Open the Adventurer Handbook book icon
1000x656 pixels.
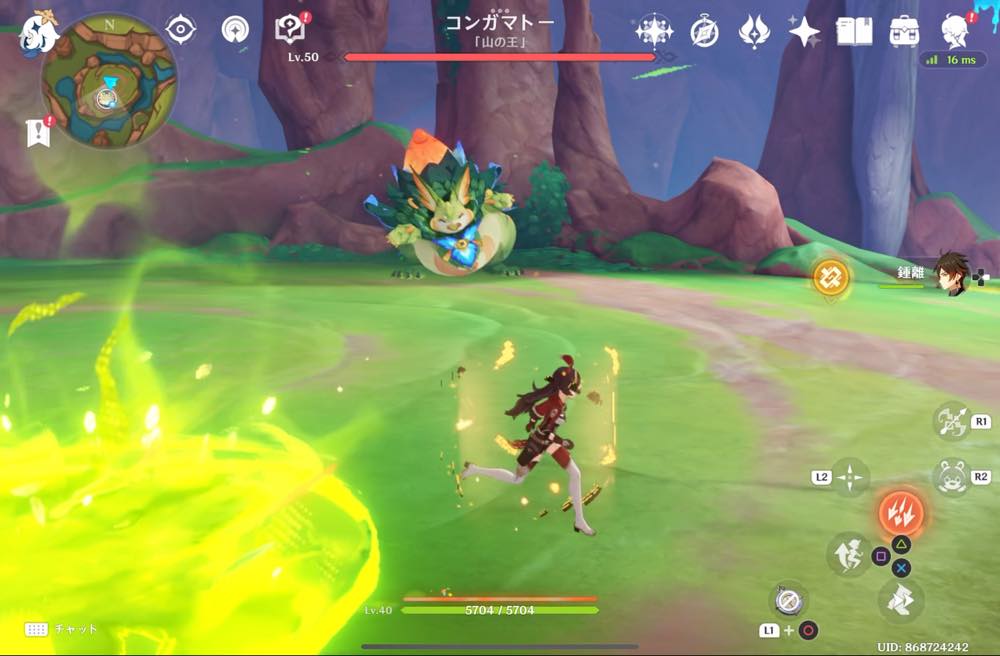pos(853,32)
